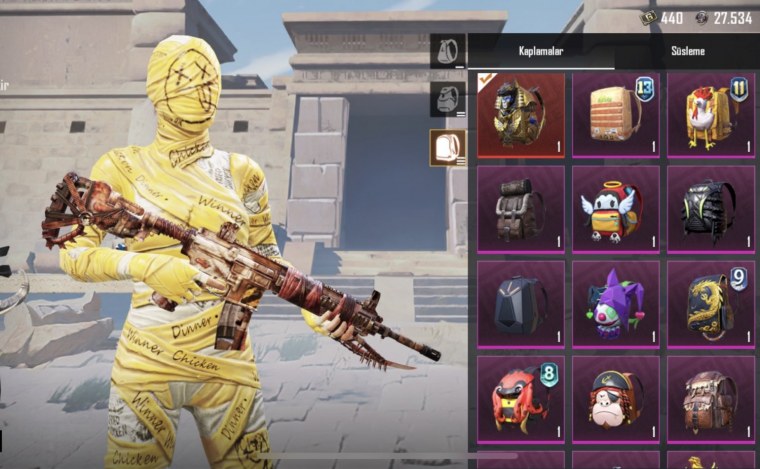Open the middle backpack level category
Viewport: 760px width, 469px height.
point(447,98)
